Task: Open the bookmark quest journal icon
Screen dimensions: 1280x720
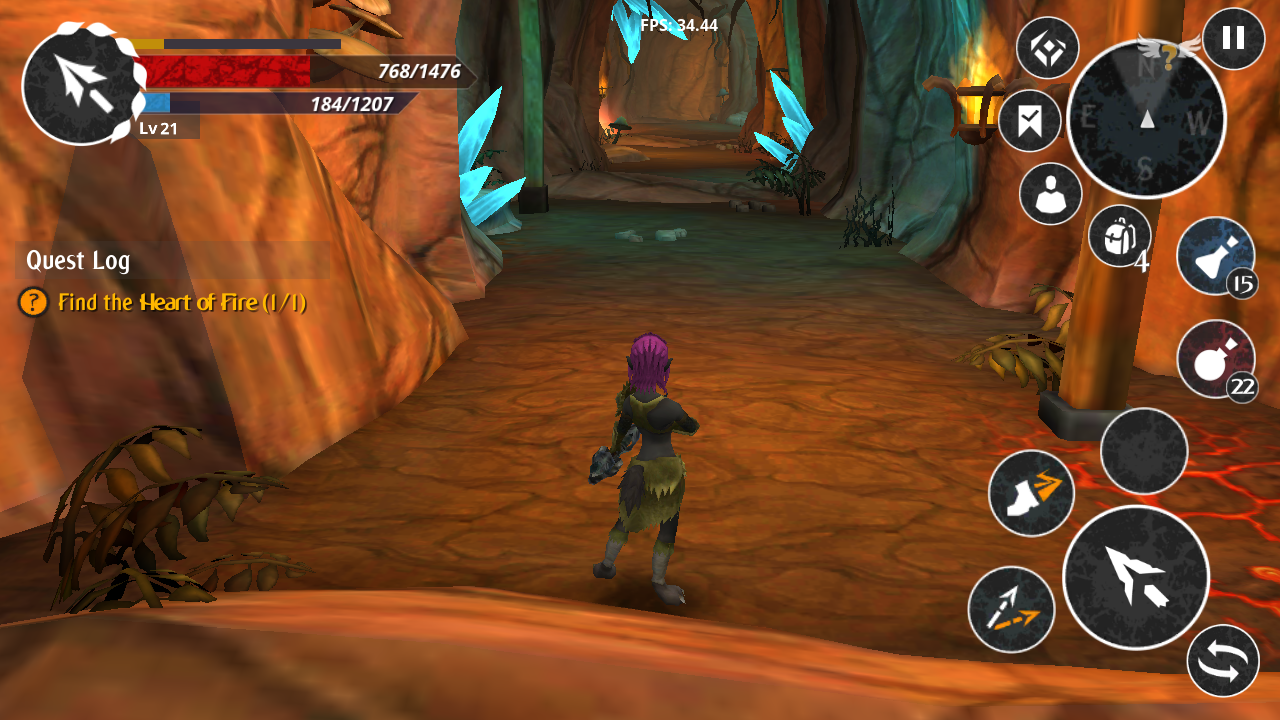Action: click(1029, 121)
